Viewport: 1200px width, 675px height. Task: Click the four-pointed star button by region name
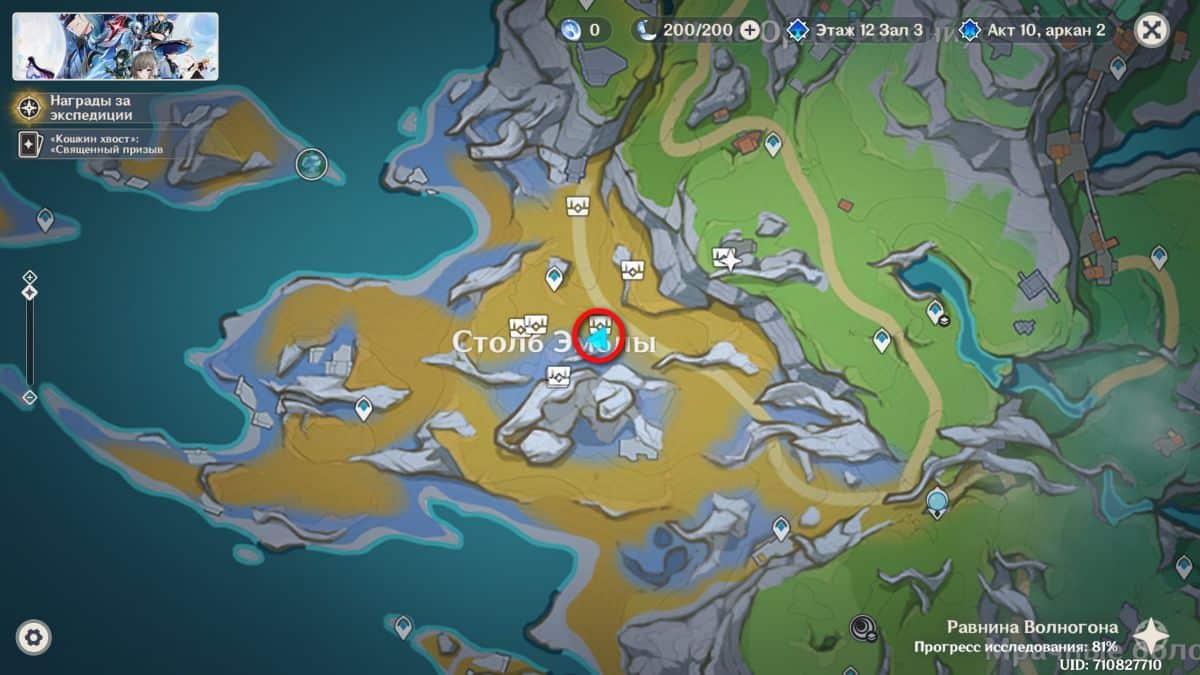(1151, 635)
